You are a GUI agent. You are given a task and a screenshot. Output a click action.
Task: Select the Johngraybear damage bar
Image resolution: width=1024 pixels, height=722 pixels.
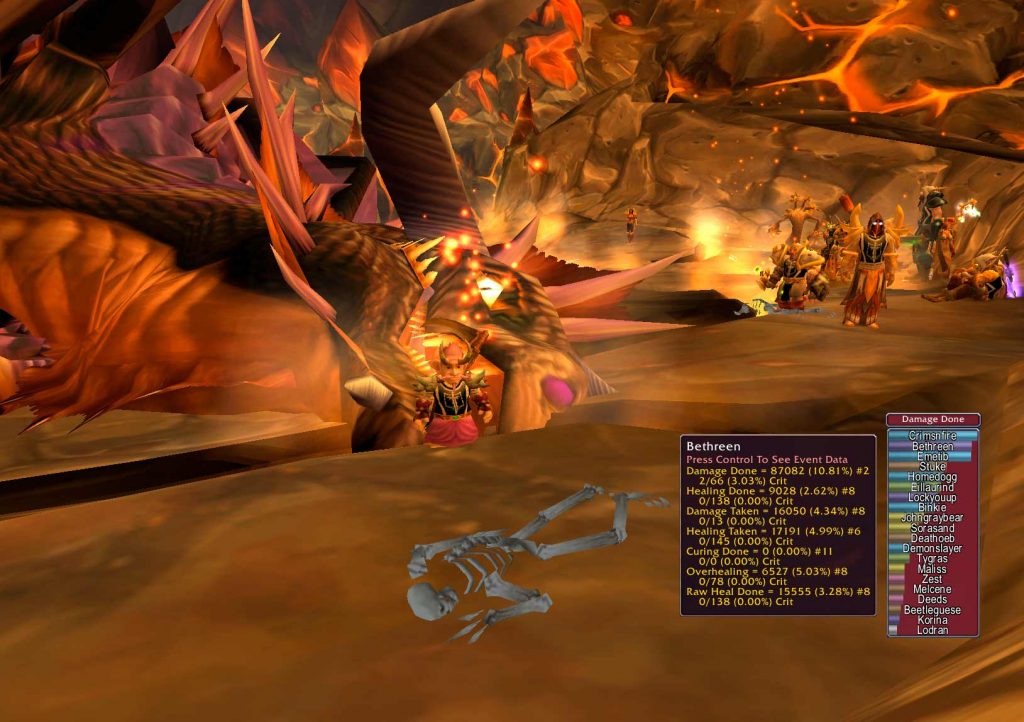932,518
